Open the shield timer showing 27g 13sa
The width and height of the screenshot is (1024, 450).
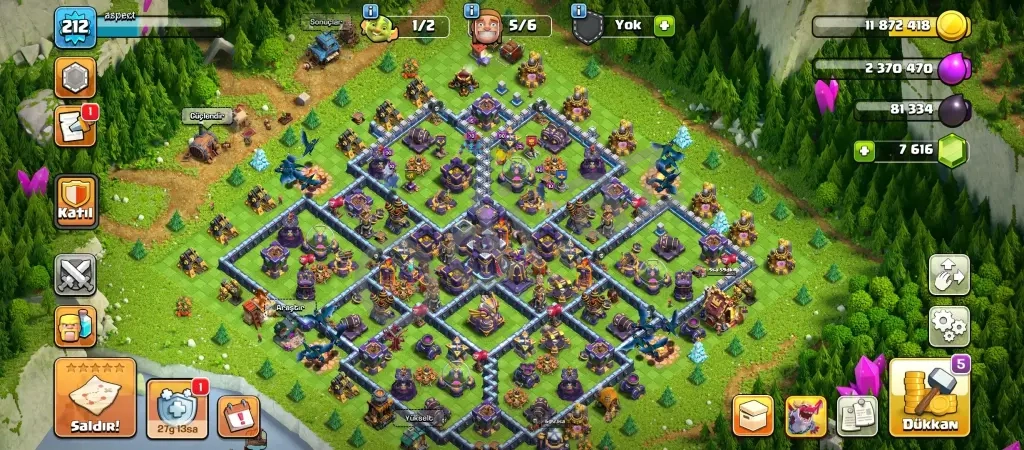pos(177,408)
